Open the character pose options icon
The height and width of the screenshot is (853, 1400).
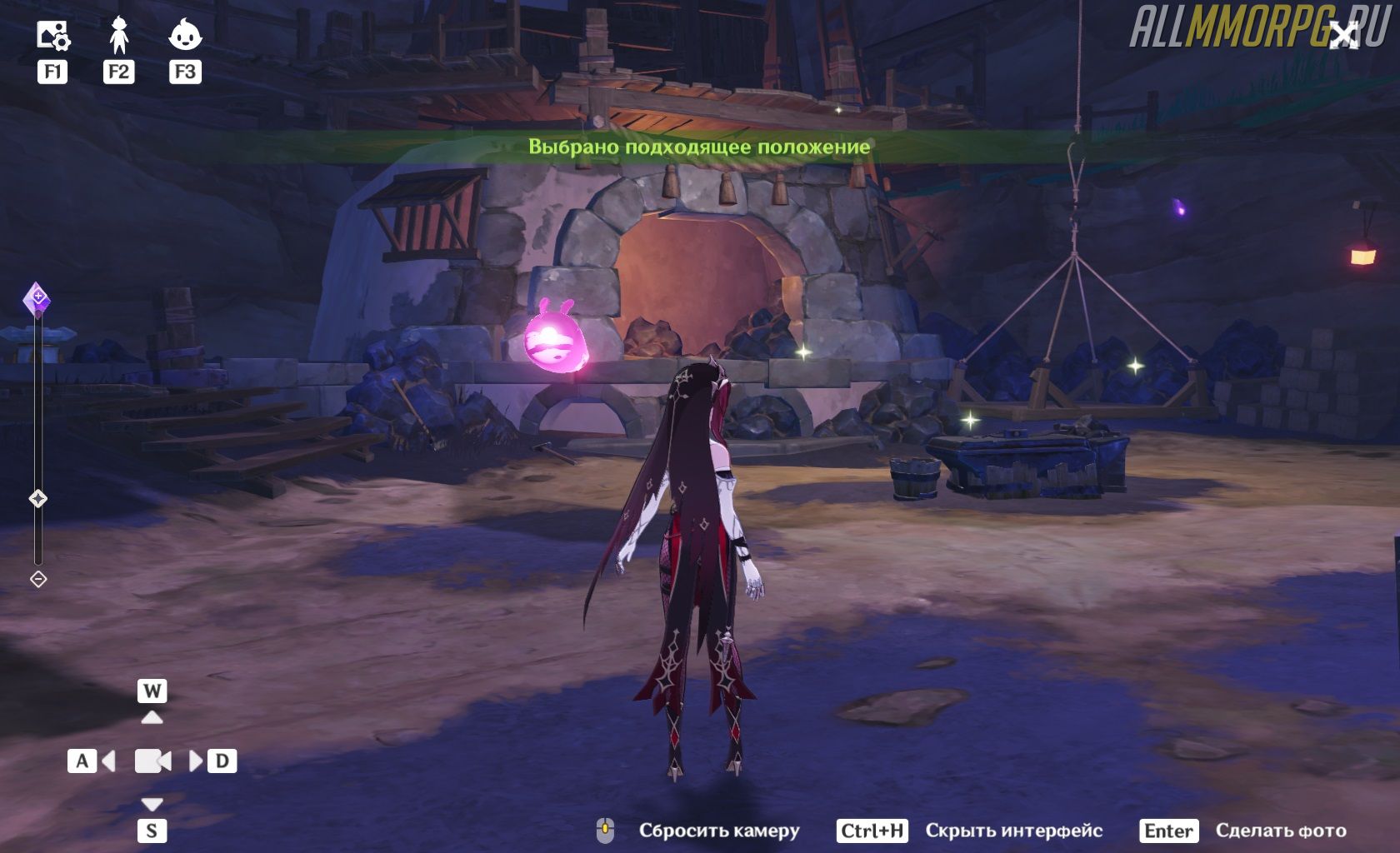[118, 36]
